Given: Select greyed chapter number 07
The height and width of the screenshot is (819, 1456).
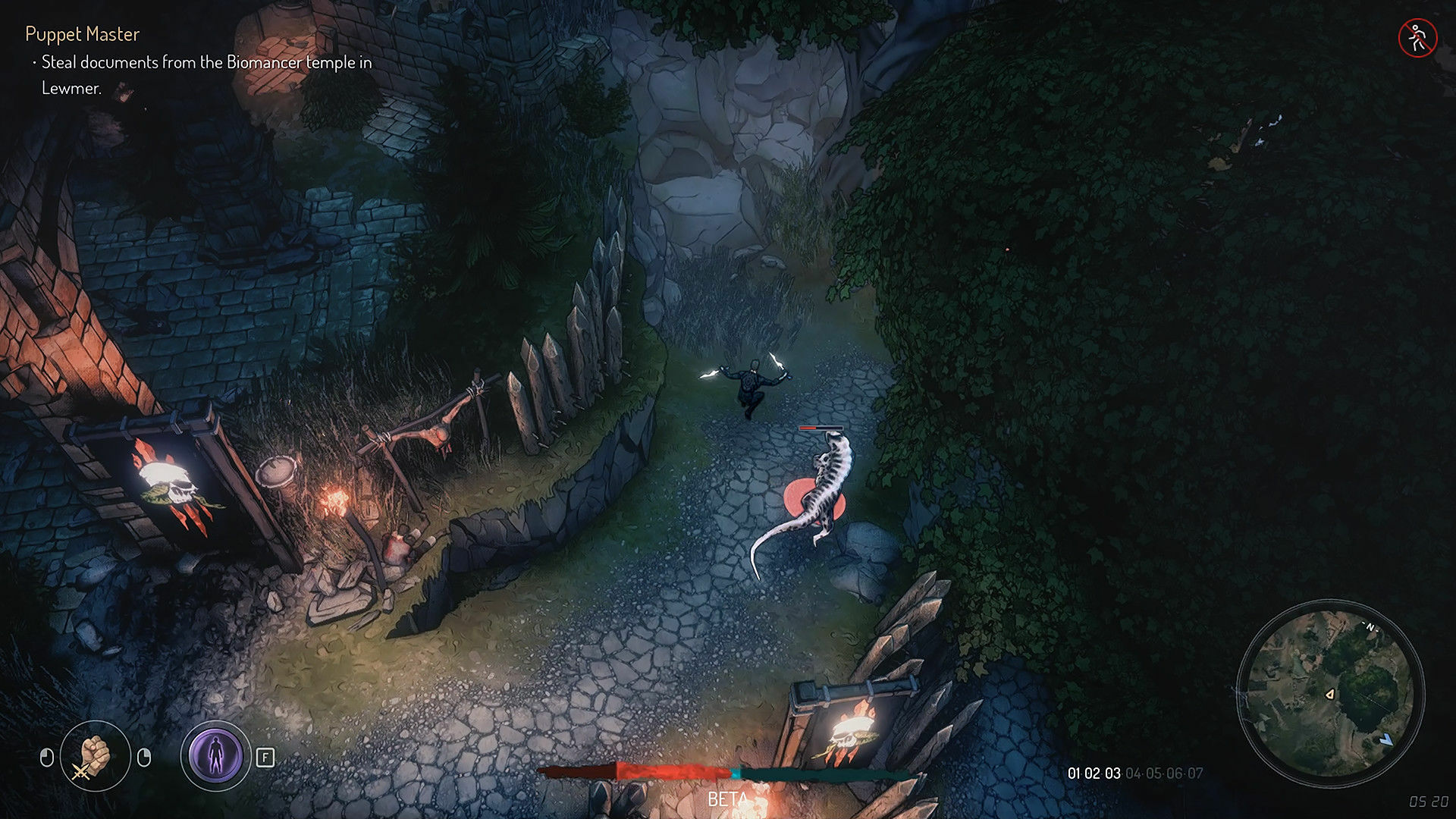Looking at the screenshot, I should point(1196,773).
